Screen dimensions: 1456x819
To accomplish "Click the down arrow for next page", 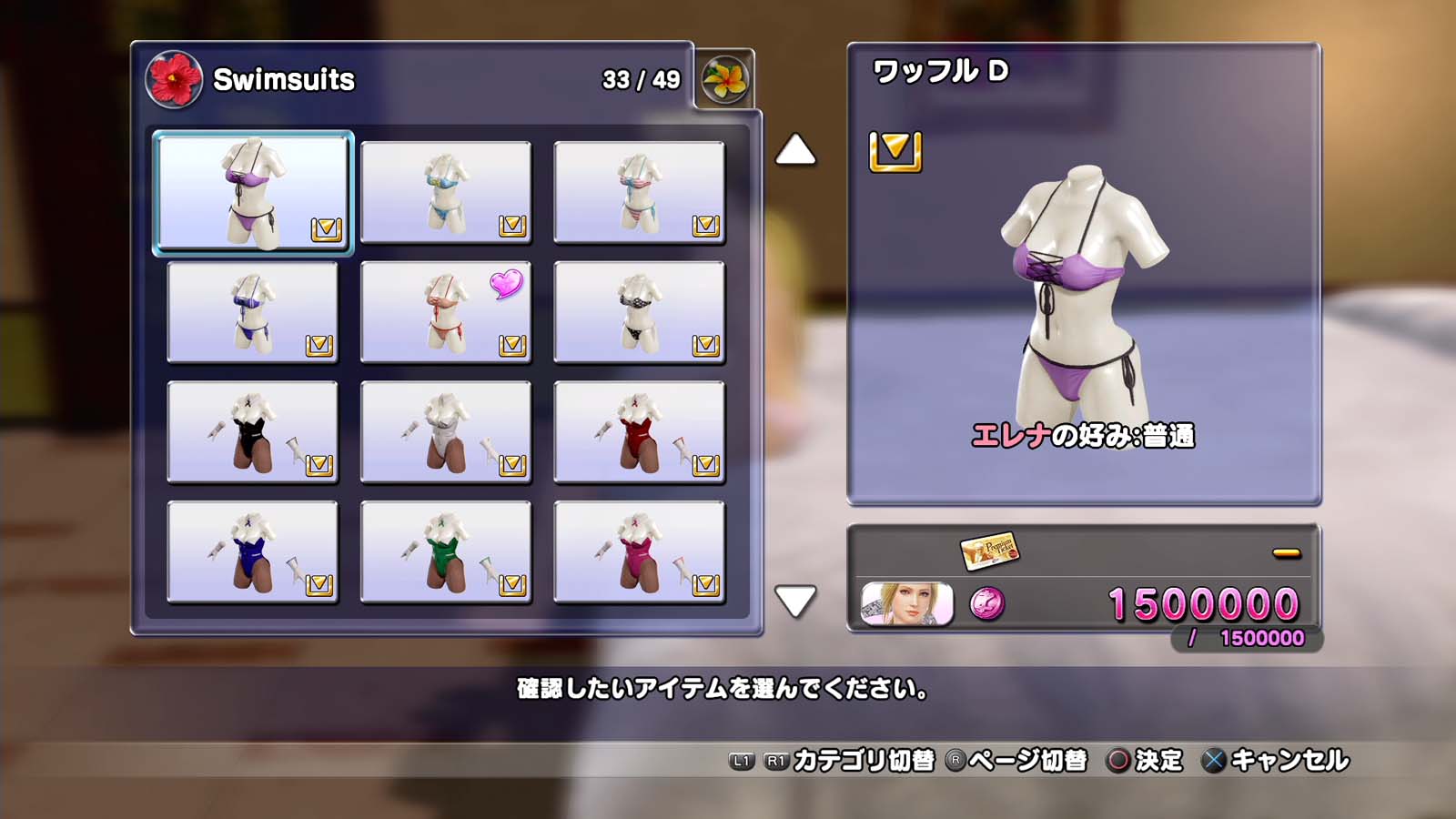I will tap(795, 601).
